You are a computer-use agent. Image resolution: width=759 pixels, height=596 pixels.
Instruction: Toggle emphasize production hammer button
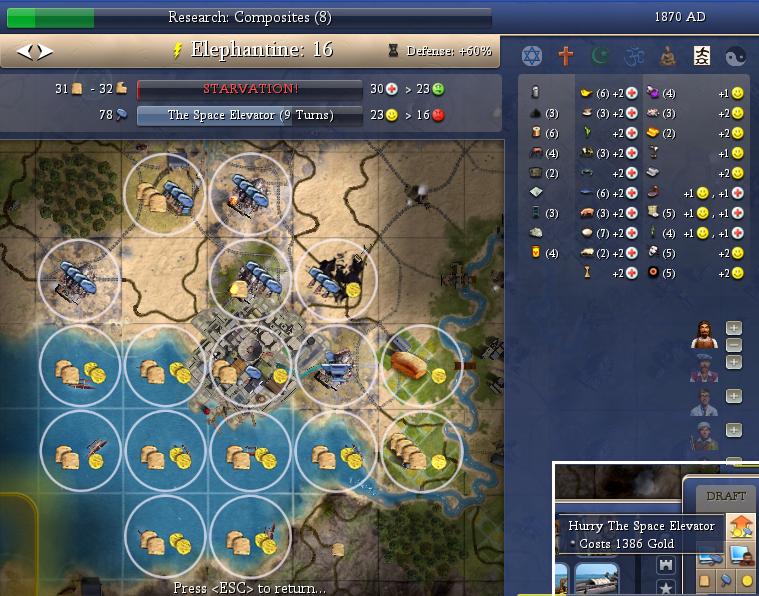723,580
